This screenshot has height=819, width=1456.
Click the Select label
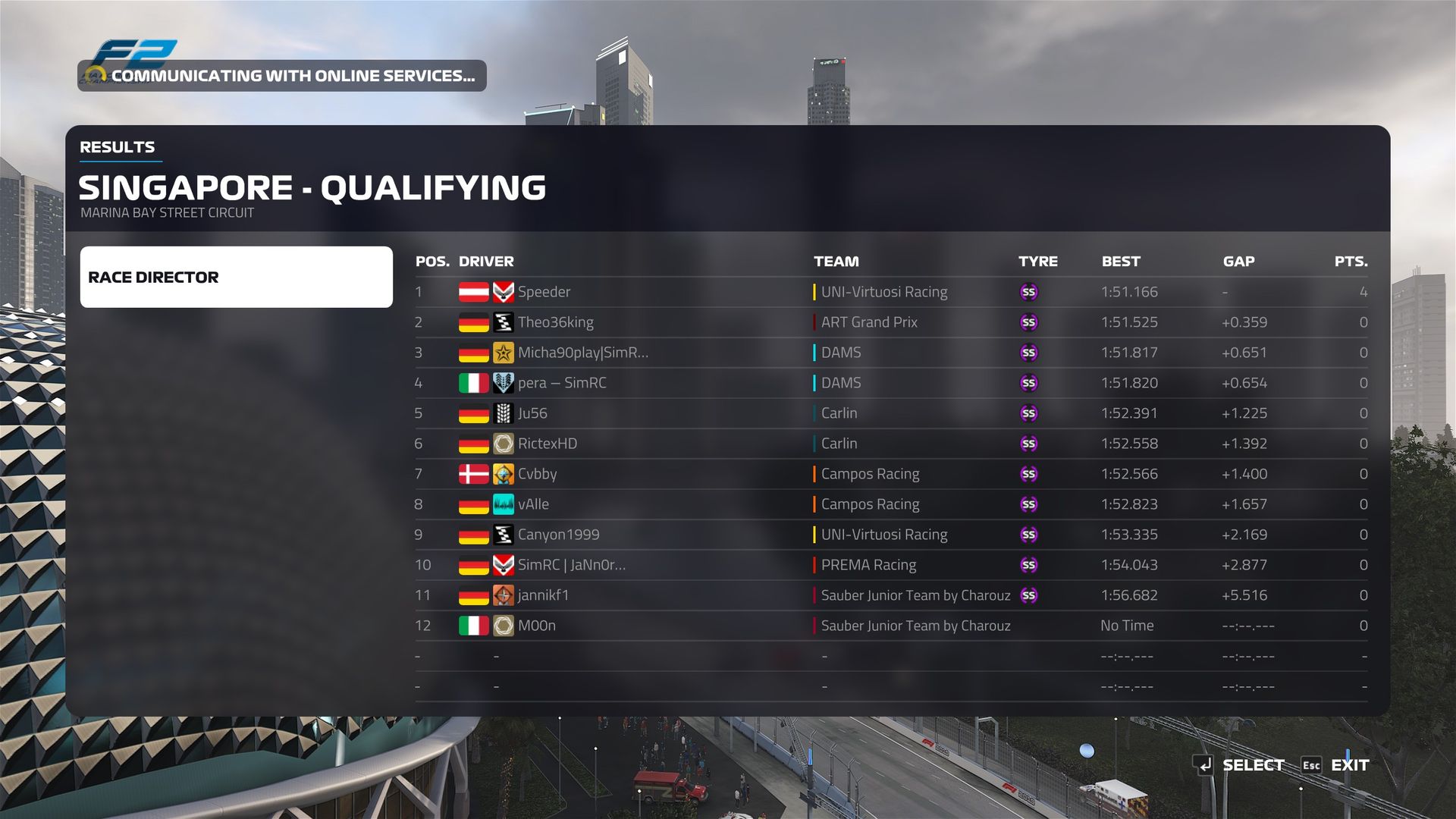coord(1253,765)
